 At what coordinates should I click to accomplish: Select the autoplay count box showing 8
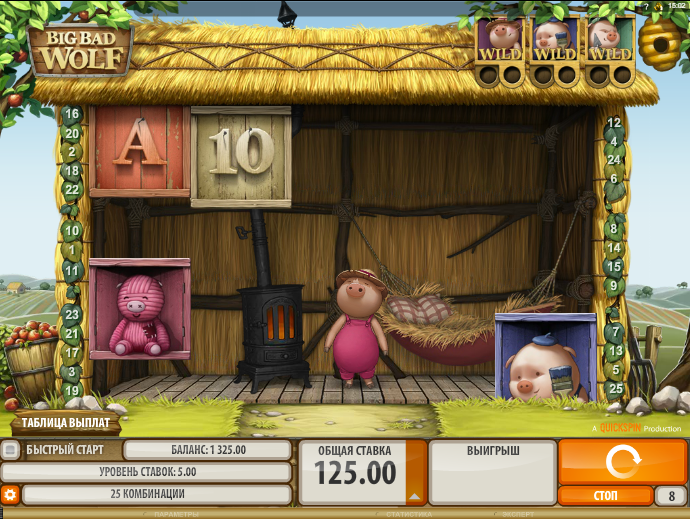tap(670, 495)
